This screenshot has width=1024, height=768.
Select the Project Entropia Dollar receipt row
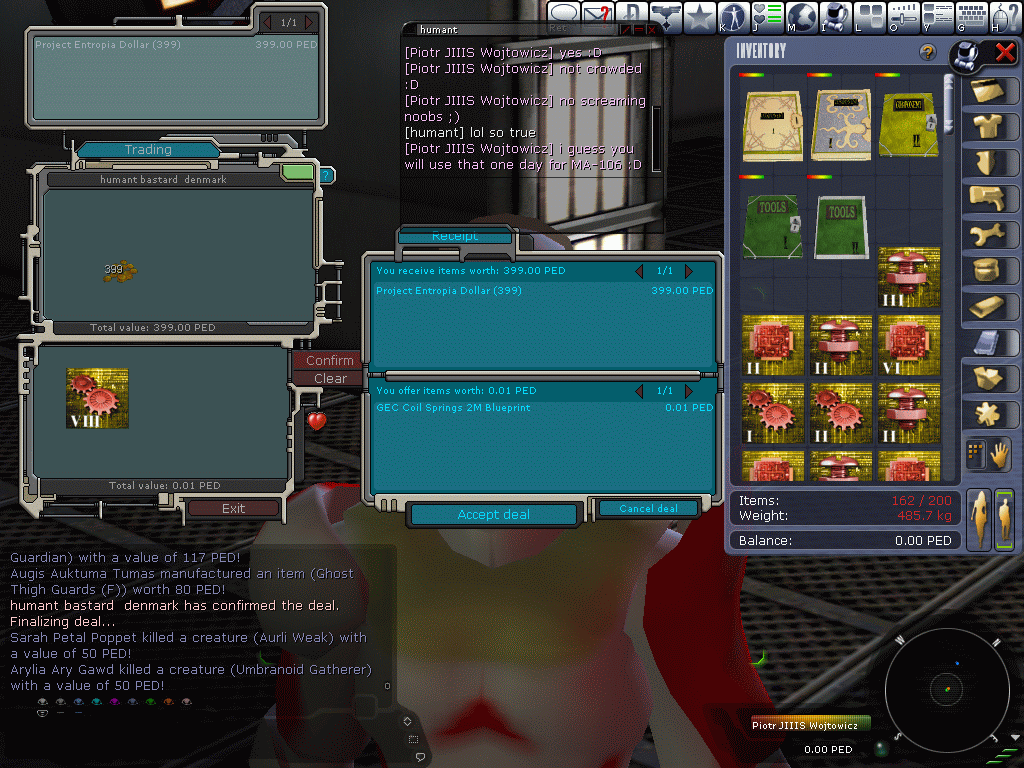(544, 291)
